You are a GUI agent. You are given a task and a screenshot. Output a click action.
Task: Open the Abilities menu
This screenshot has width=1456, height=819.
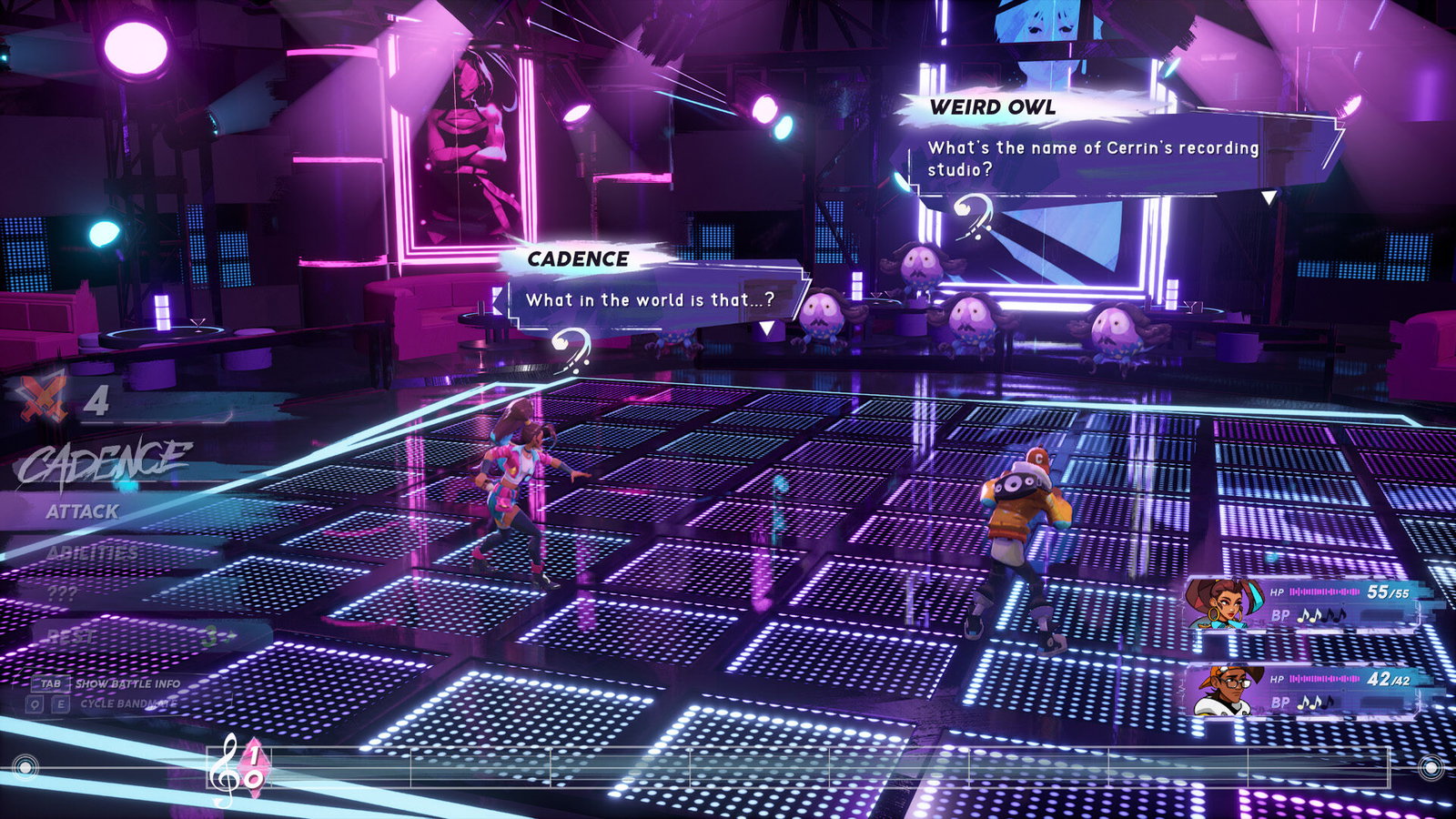[x=92, y=552]
